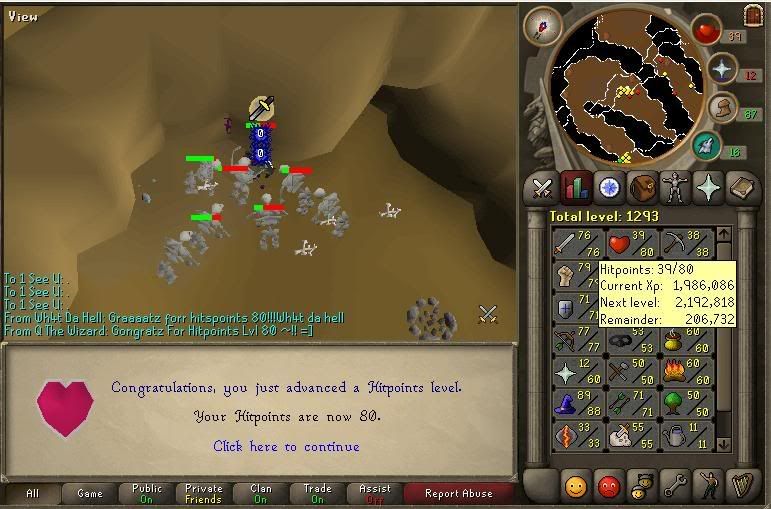This screenshot has height=509, width=771.
Task: Toggle the Clan chat filter
Action: (261, 493)
